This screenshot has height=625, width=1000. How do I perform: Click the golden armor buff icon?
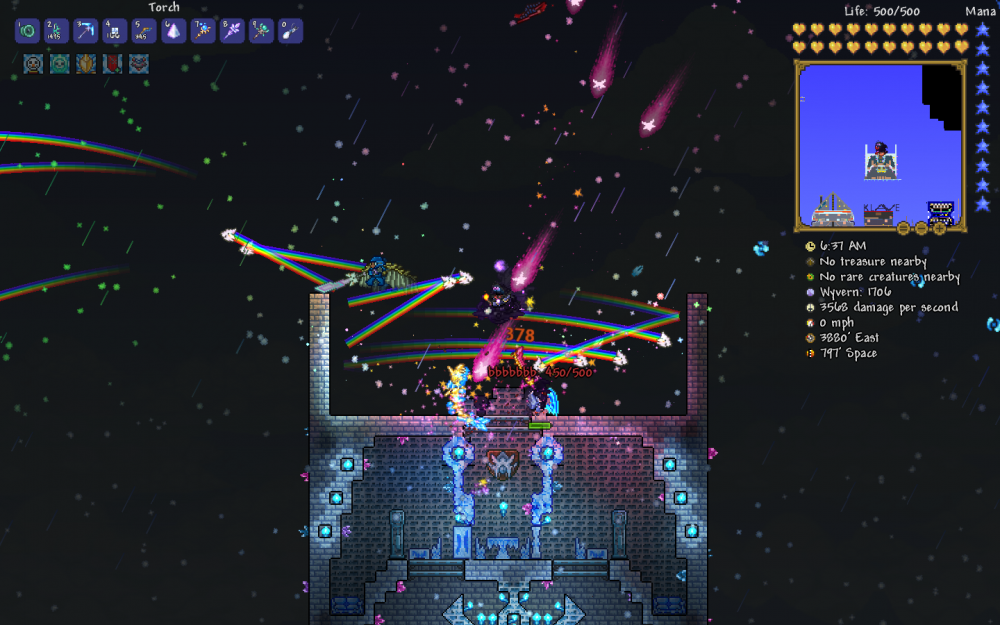pos(86,64)
